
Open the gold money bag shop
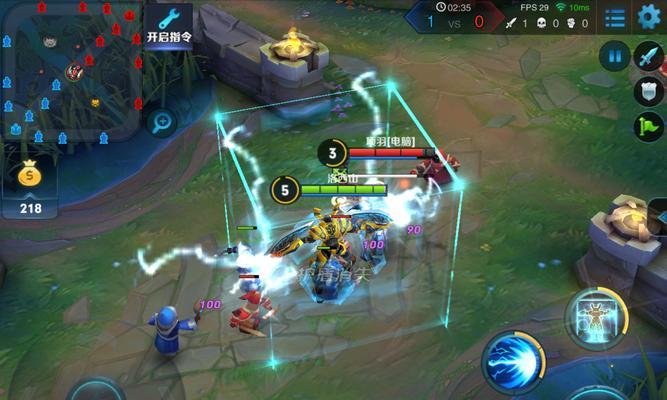pos(30,183)
